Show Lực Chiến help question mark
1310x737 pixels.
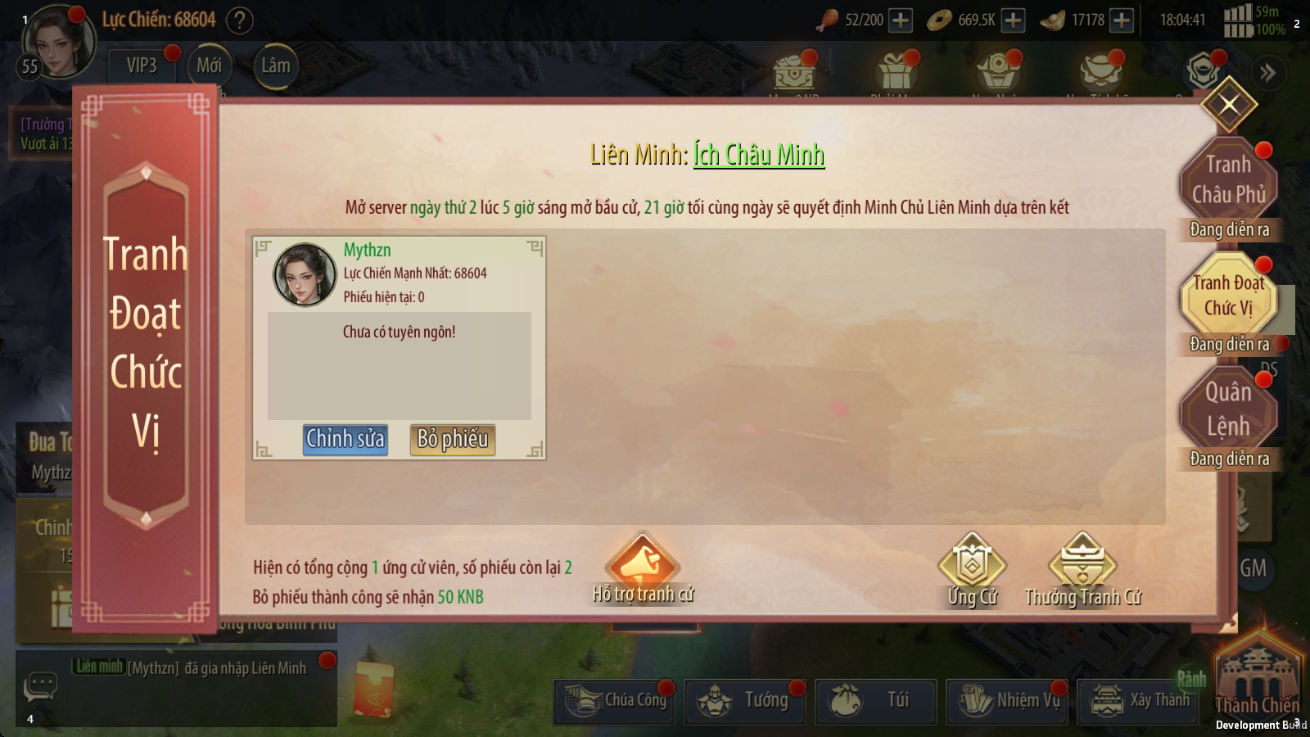(x=239, y=20)
